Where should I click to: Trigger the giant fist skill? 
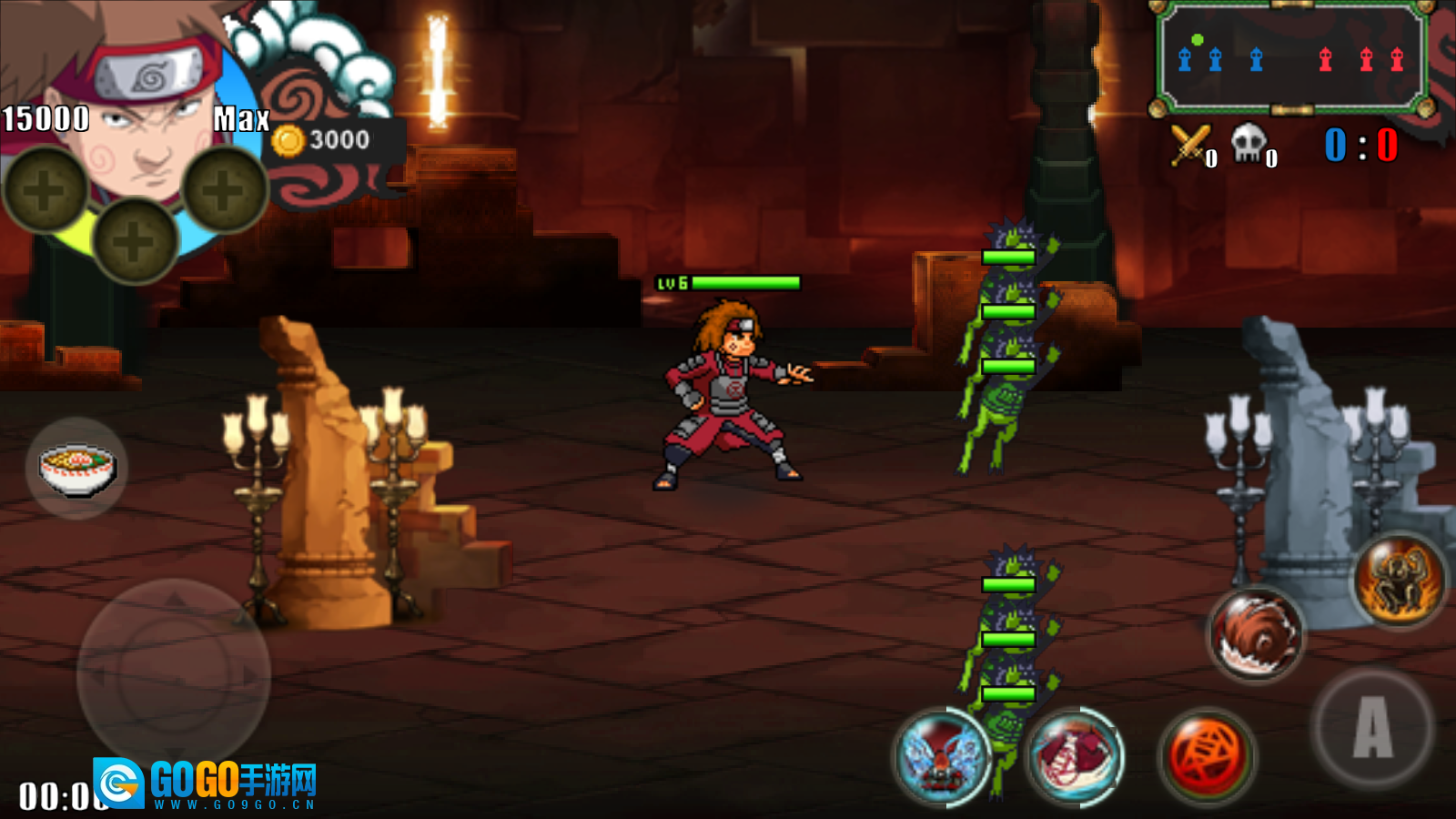[x=1076, y=757]
